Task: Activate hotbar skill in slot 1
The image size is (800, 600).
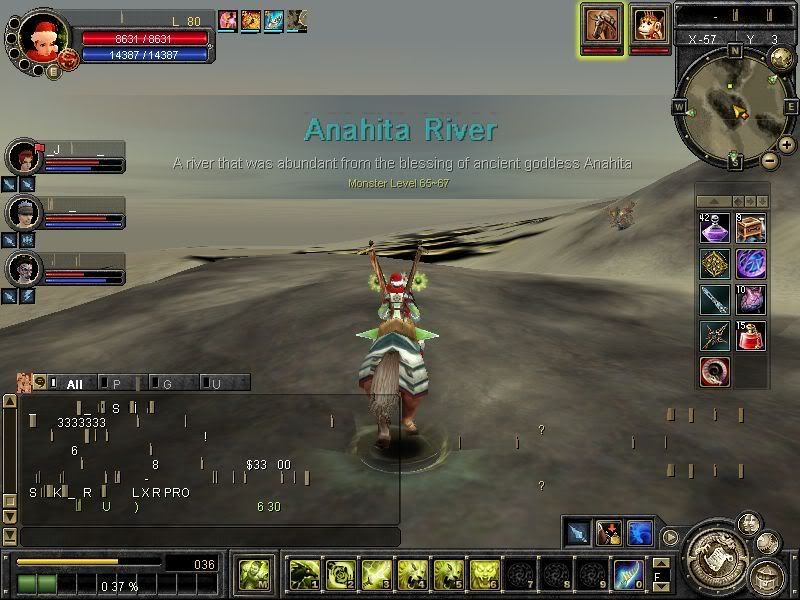Action: tap(304, 574)
